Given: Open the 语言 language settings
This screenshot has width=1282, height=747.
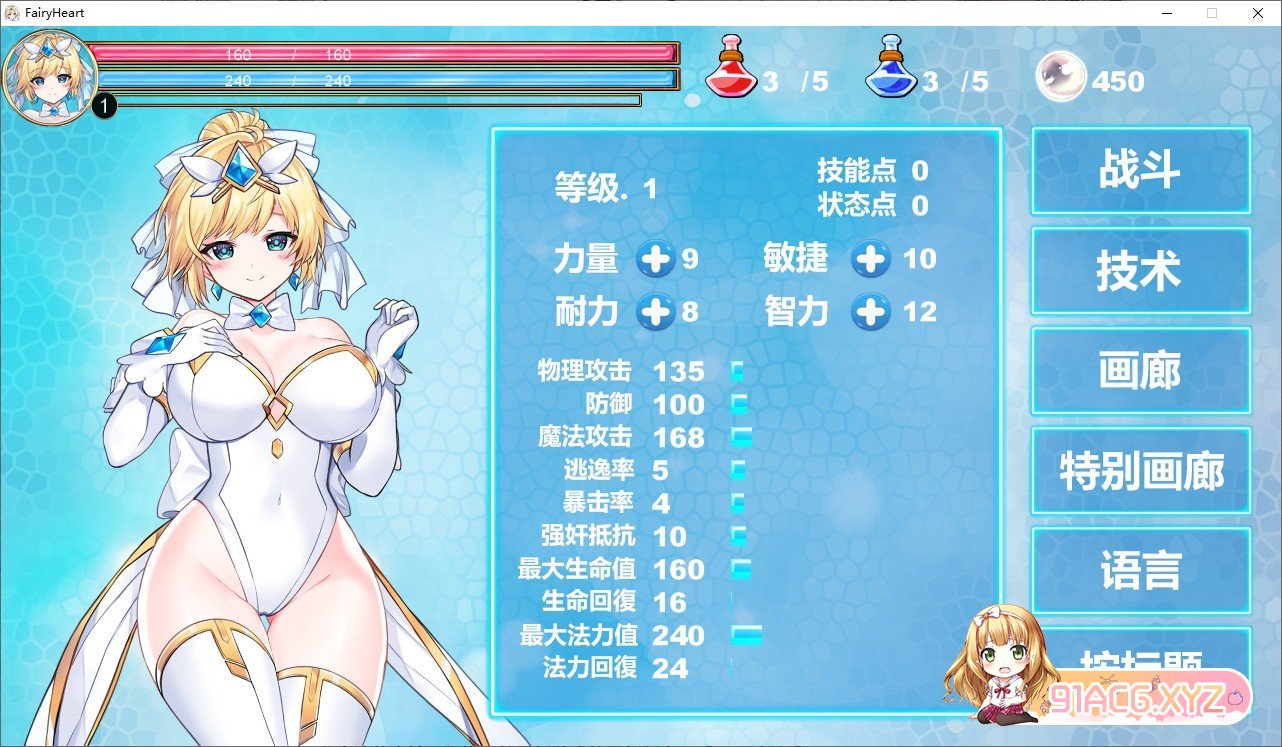Looking at the screenshot, I should click(1140, 571).
